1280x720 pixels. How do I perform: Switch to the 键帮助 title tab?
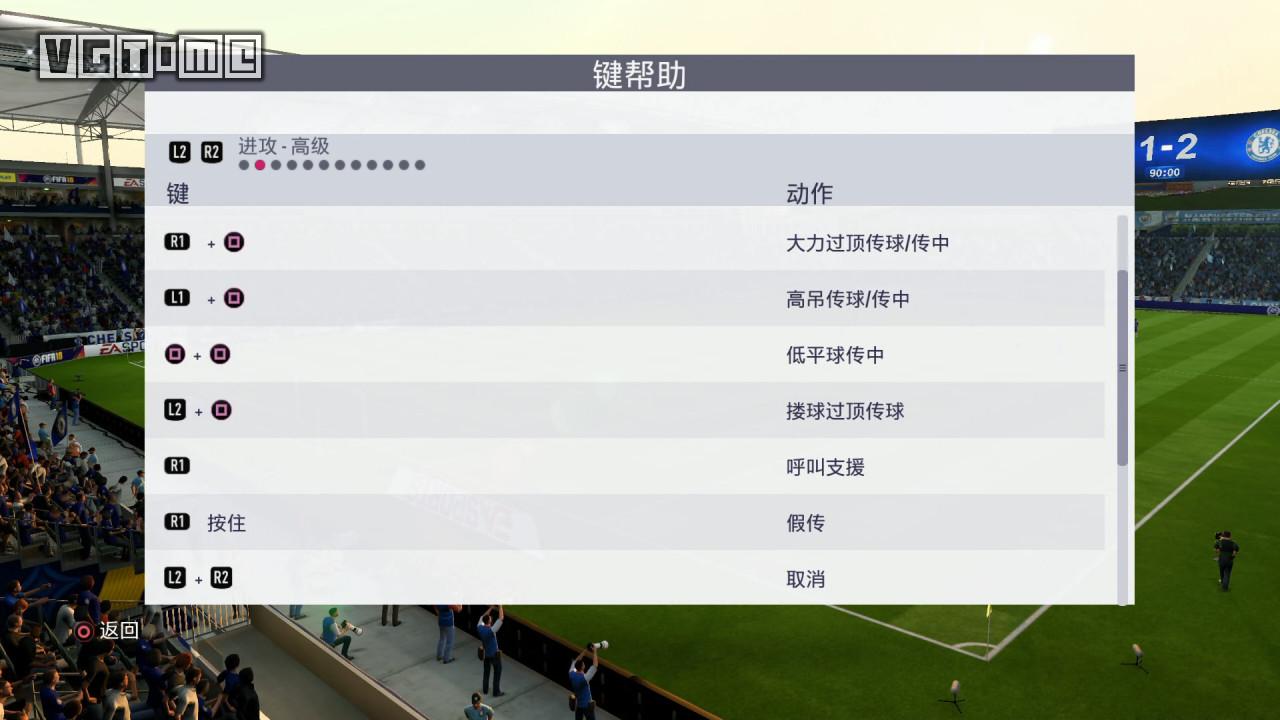tap(640, 75)
